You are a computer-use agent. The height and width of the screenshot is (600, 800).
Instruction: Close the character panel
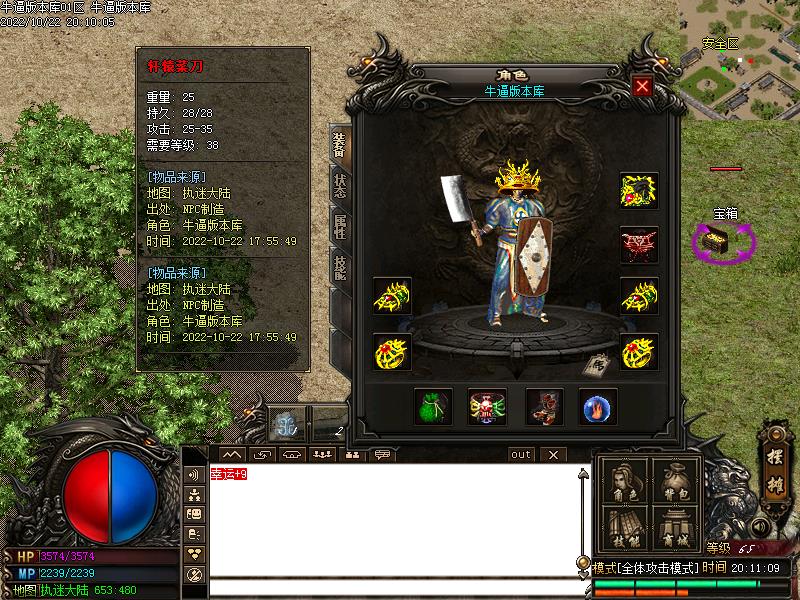pyautogui.click(x=642, y=86)
